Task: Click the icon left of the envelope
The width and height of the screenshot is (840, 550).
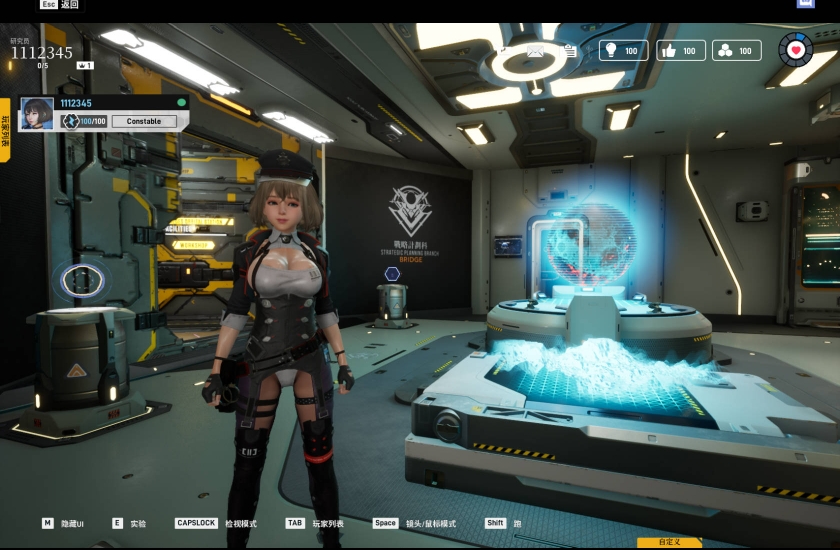Action: coord(501,50)
